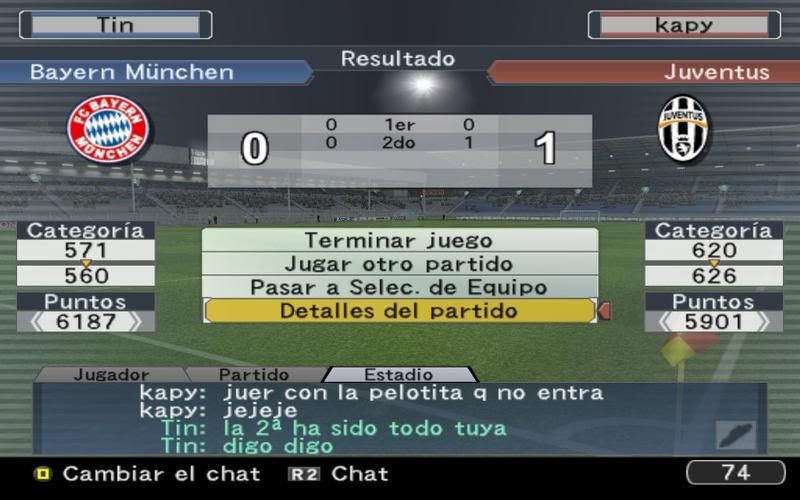The width and height of the screenshot is (800, 500).
Task: Select Terminar juego menu option
Action: (x=399, y=241)
